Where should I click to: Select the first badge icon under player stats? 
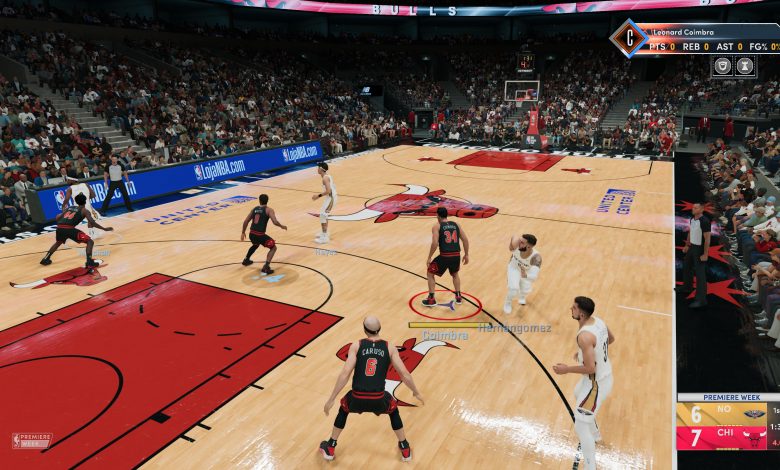click(x=722, y=66)
